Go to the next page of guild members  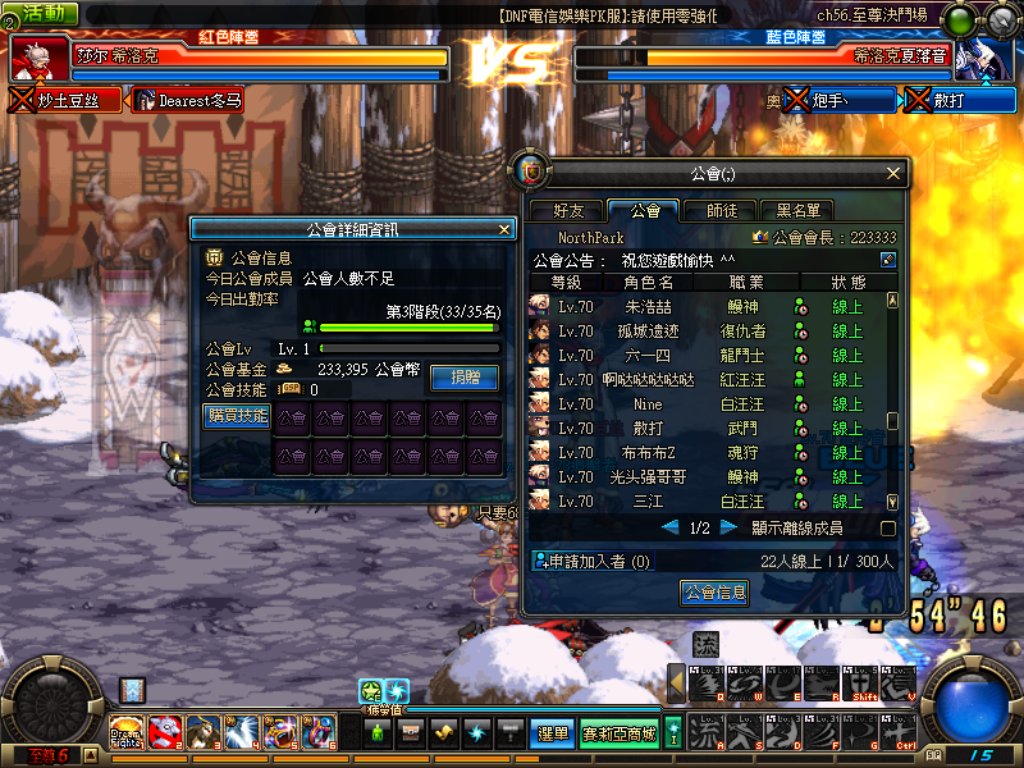tap(729, 527)
